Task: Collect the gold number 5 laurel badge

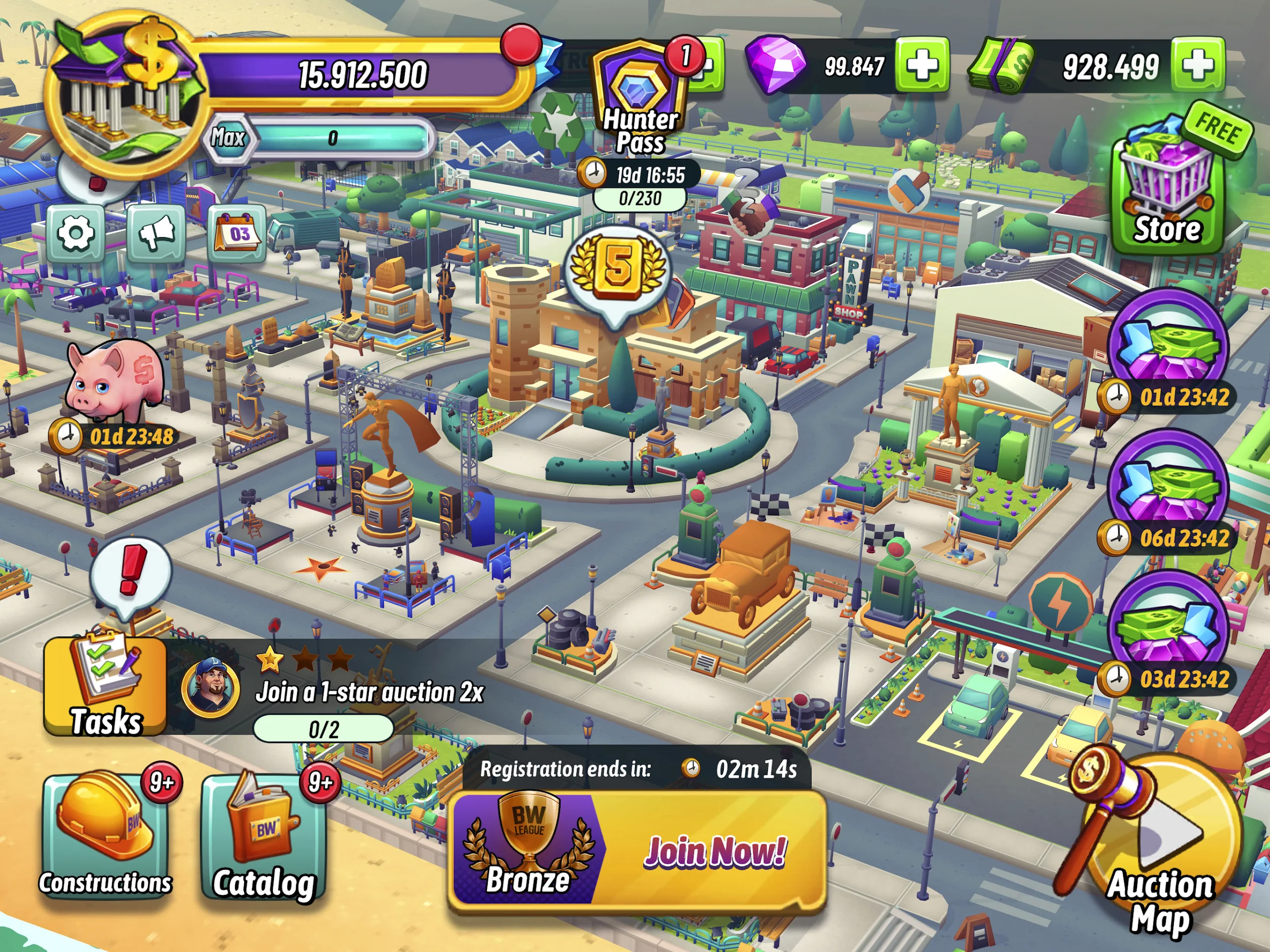Action: (618, 271)
